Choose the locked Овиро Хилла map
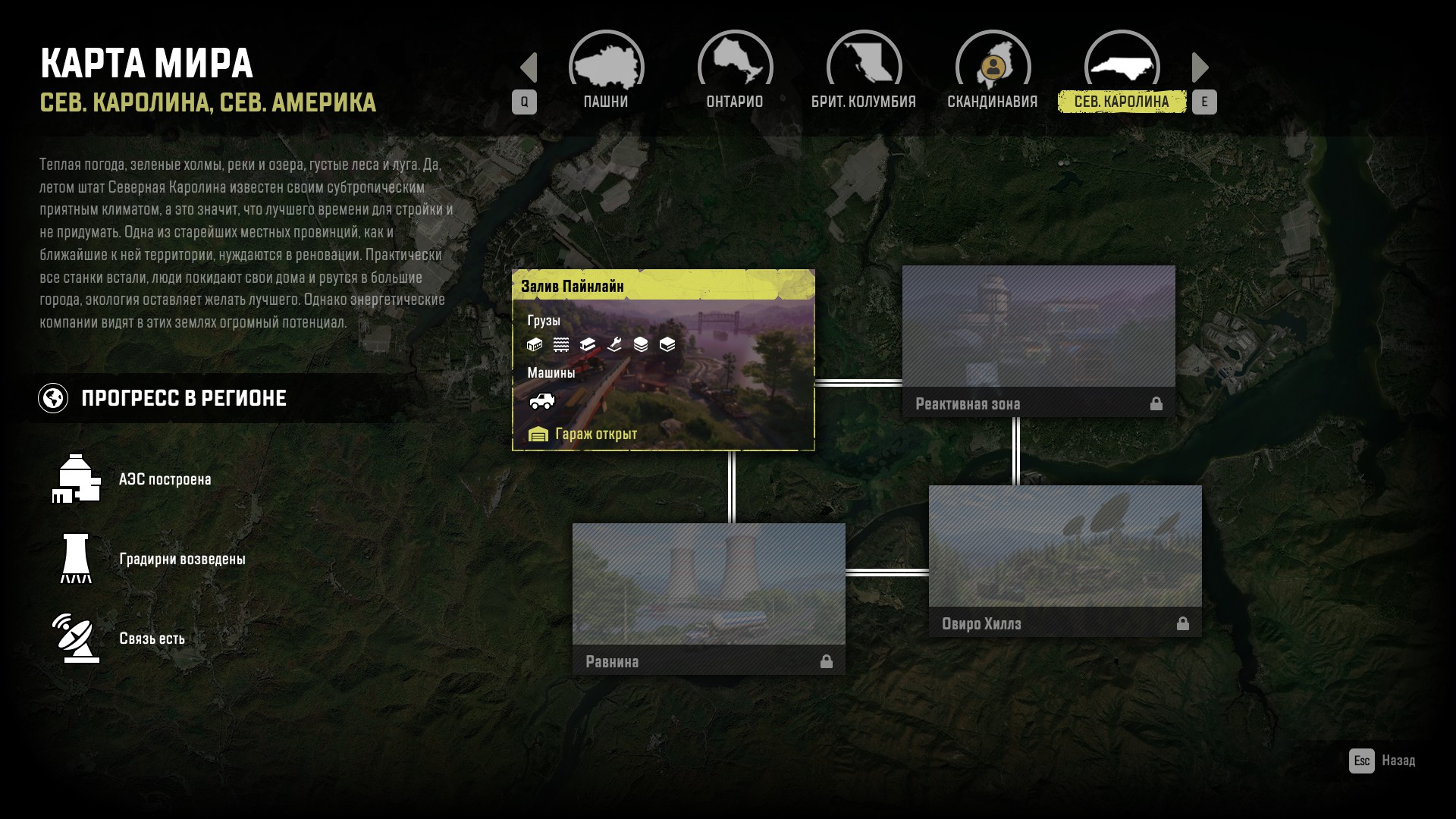Image resolution: width=1456 pixels, height=819 pixels. 1065,560
